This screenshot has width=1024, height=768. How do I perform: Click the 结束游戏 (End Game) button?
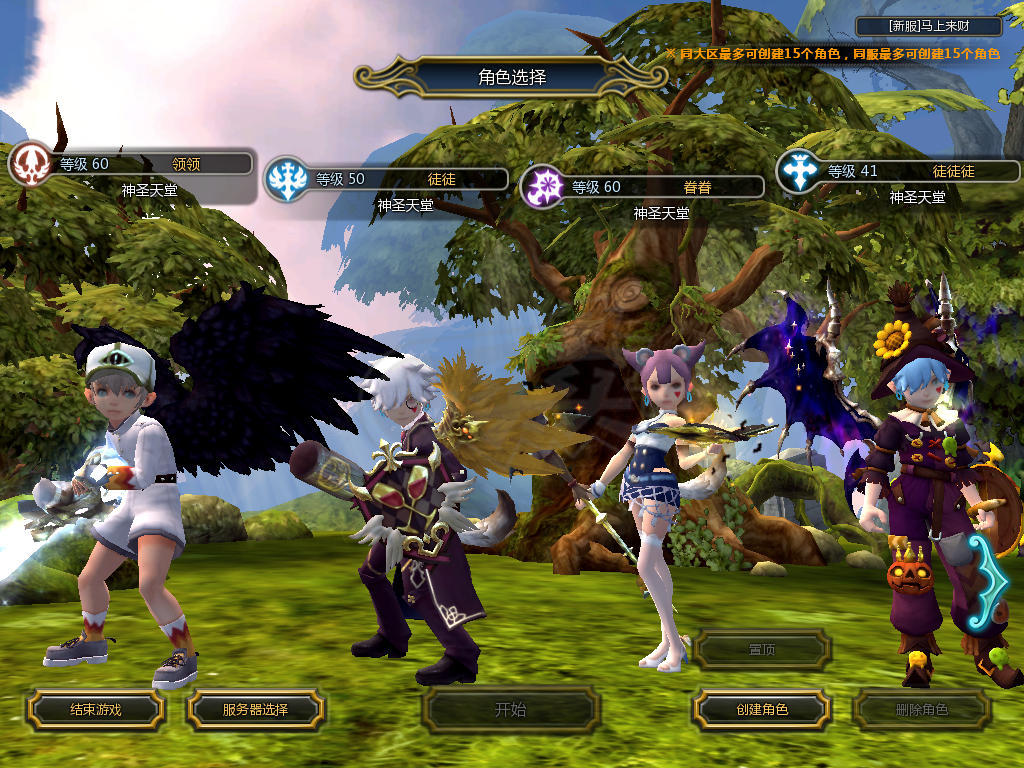[95, 710]
